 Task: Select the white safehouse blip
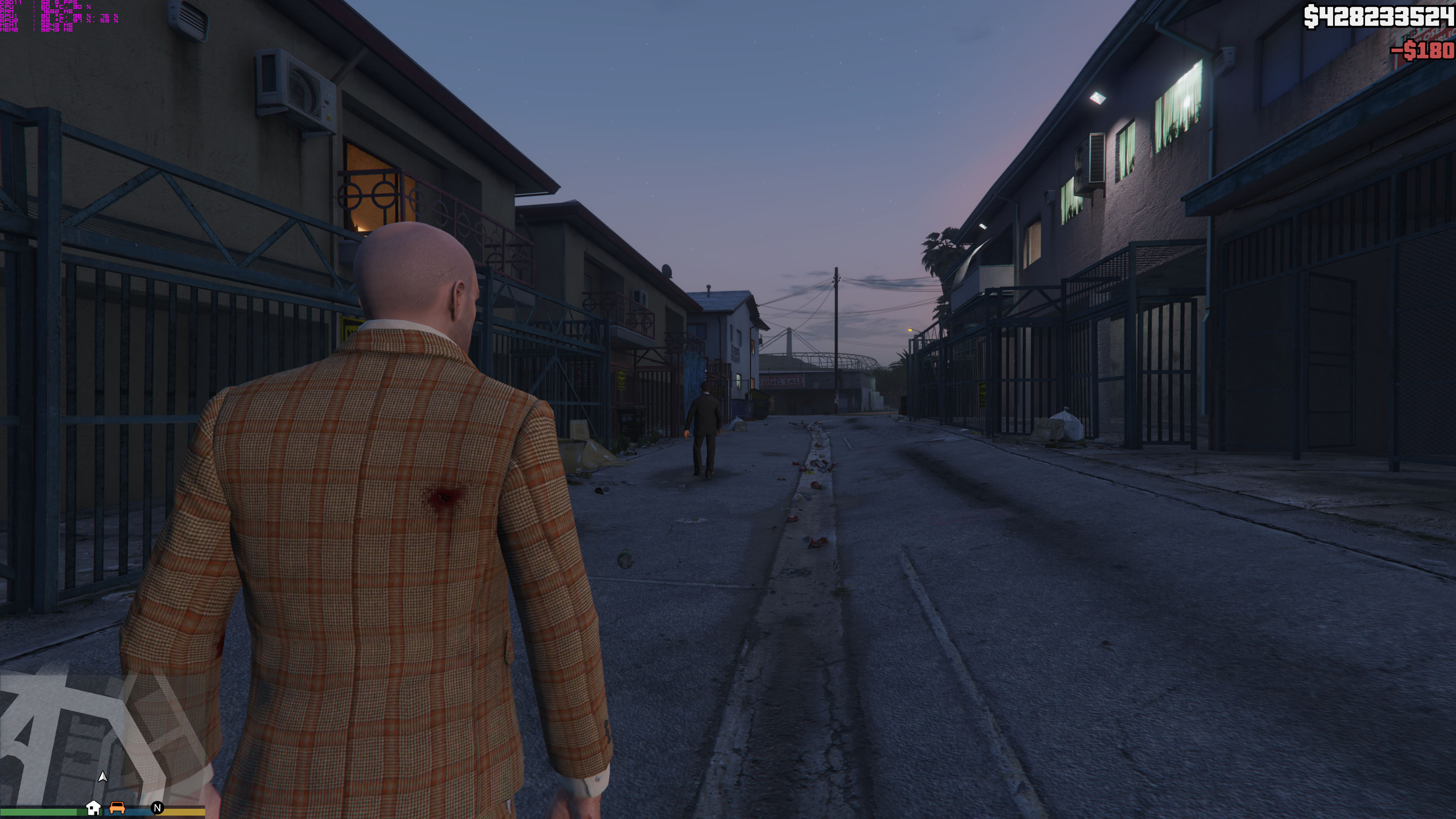point(93,808)
